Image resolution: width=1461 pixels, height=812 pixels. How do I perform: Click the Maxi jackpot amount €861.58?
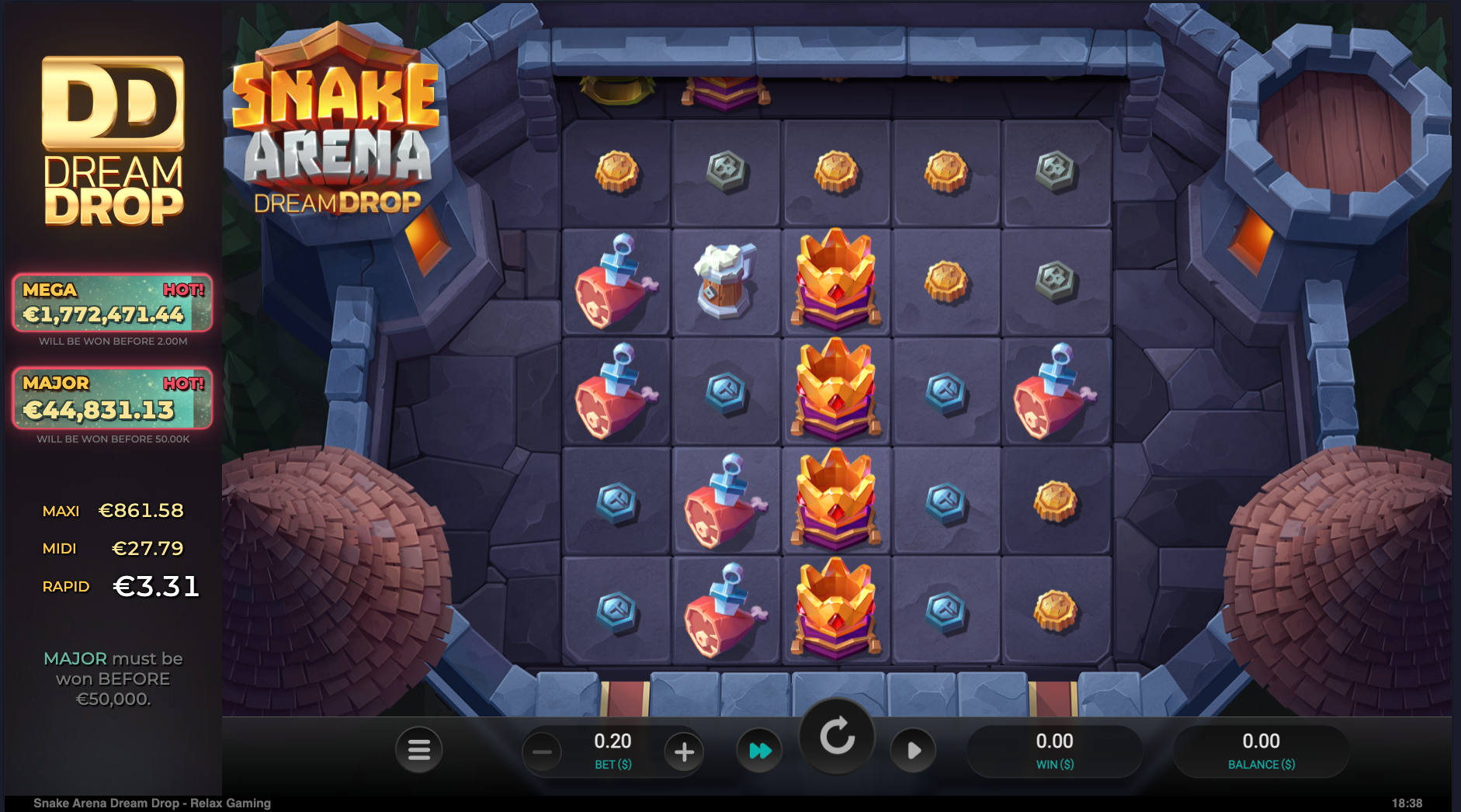tap(141, 511)
